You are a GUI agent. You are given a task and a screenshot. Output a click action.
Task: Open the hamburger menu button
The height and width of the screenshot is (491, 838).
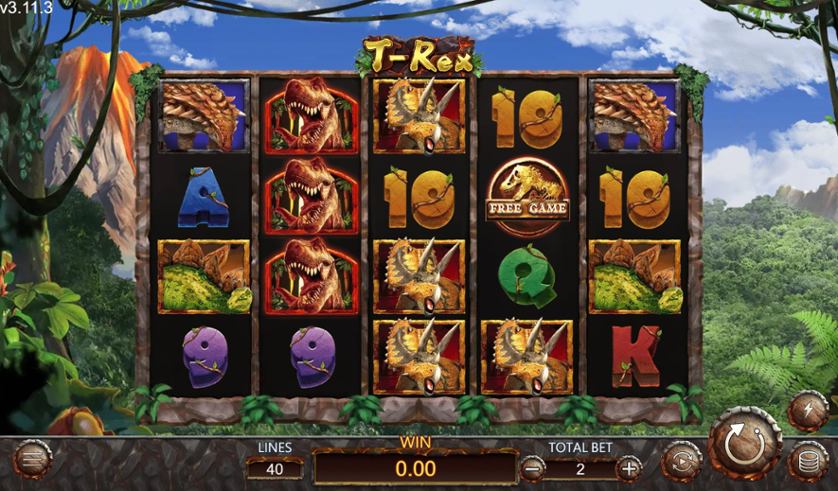[x=33, y=461]
